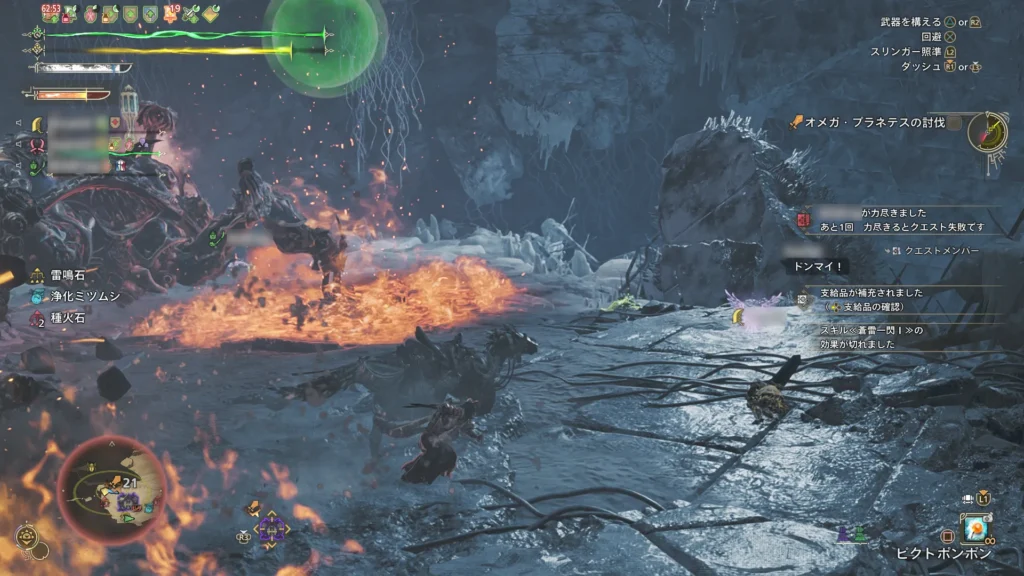This screenshot has width=1024, height=576.
Task: Select the purple monster target icon
Action: (270, 526)
